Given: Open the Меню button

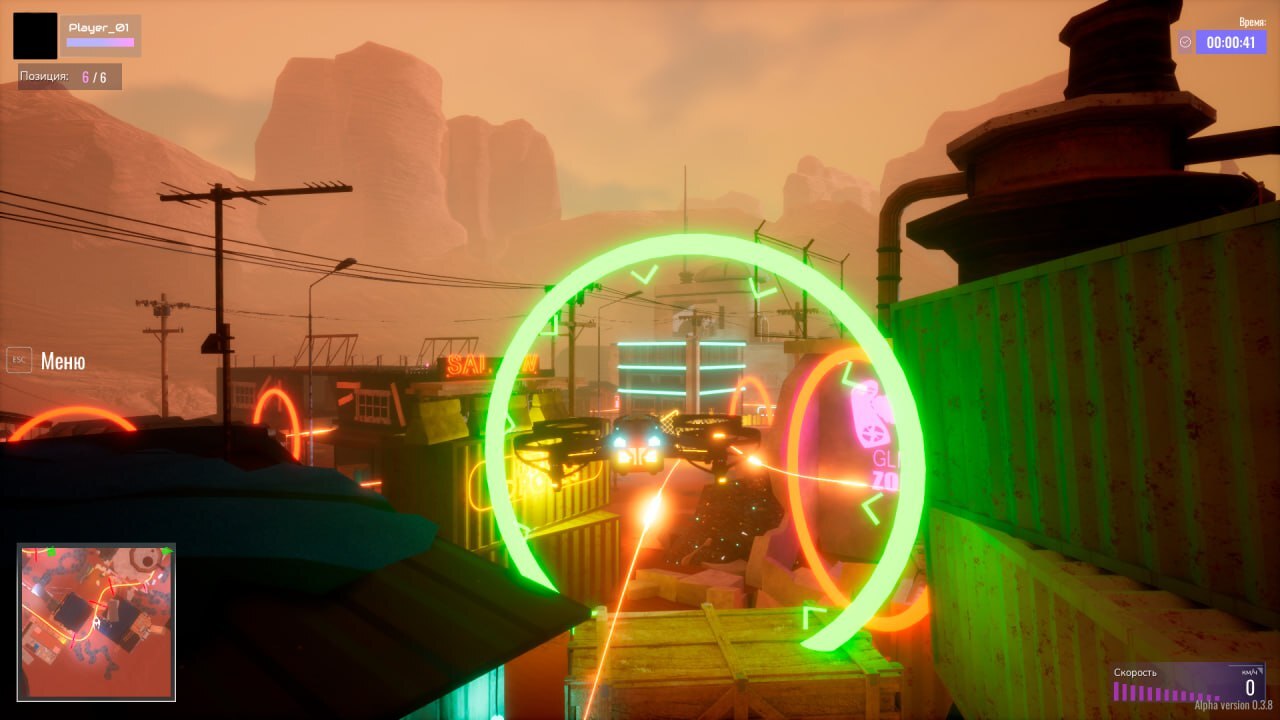Looking at the screenshot, I should (48, 361).
